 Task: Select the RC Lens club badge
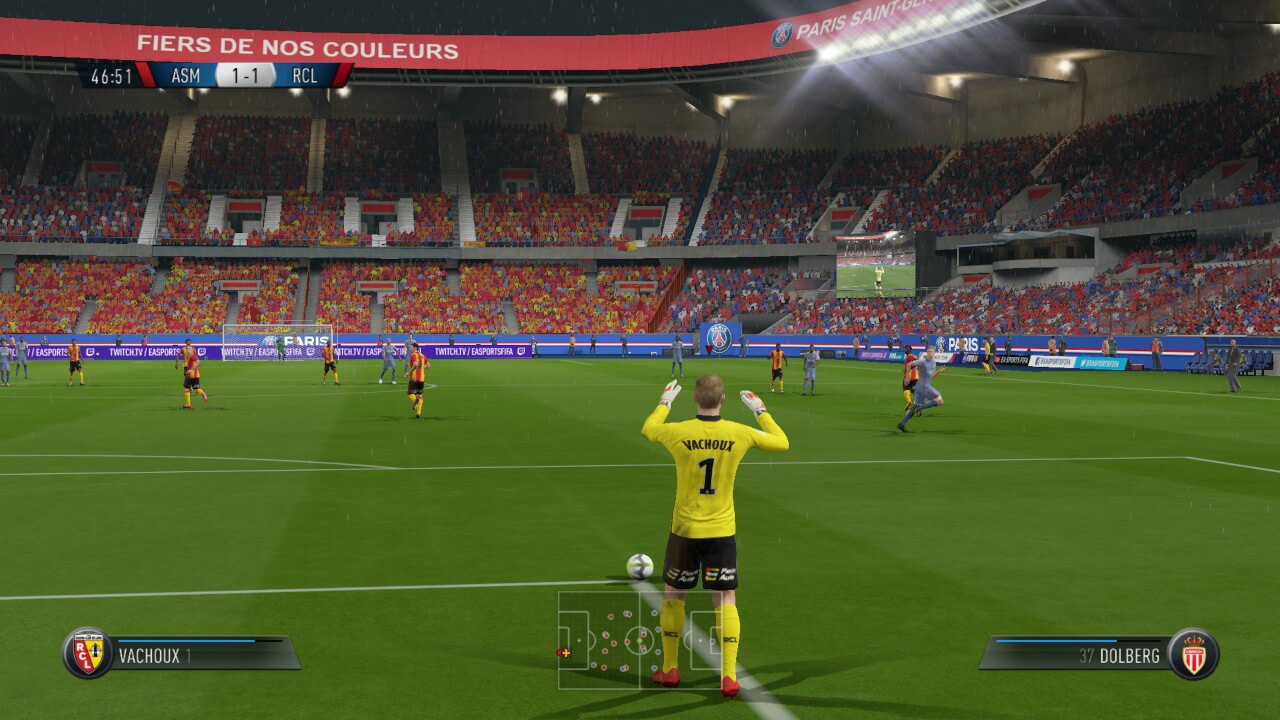point(87,654)
